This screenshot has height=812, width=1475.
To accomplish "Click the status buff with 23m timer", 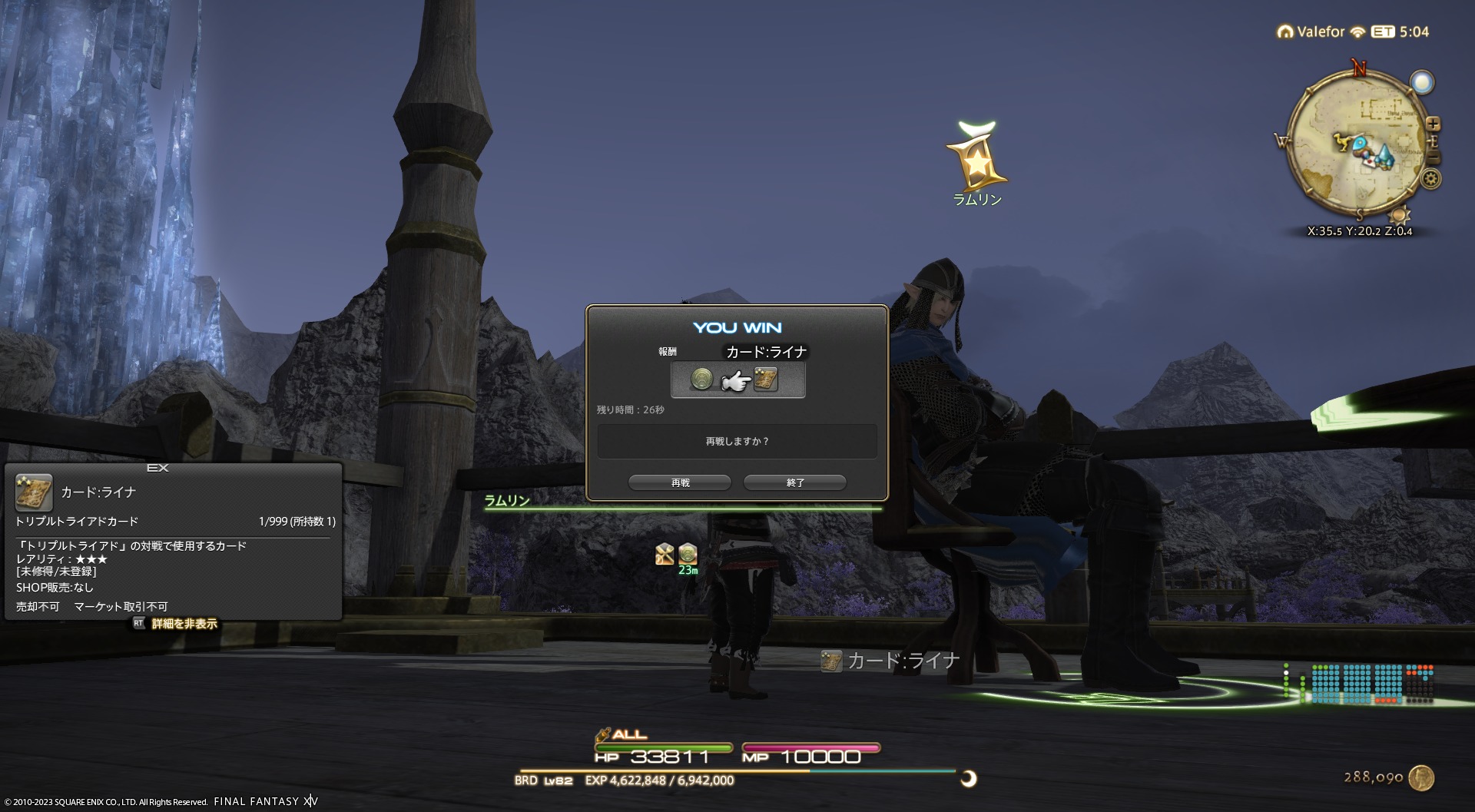I will [x=688, y=553].
